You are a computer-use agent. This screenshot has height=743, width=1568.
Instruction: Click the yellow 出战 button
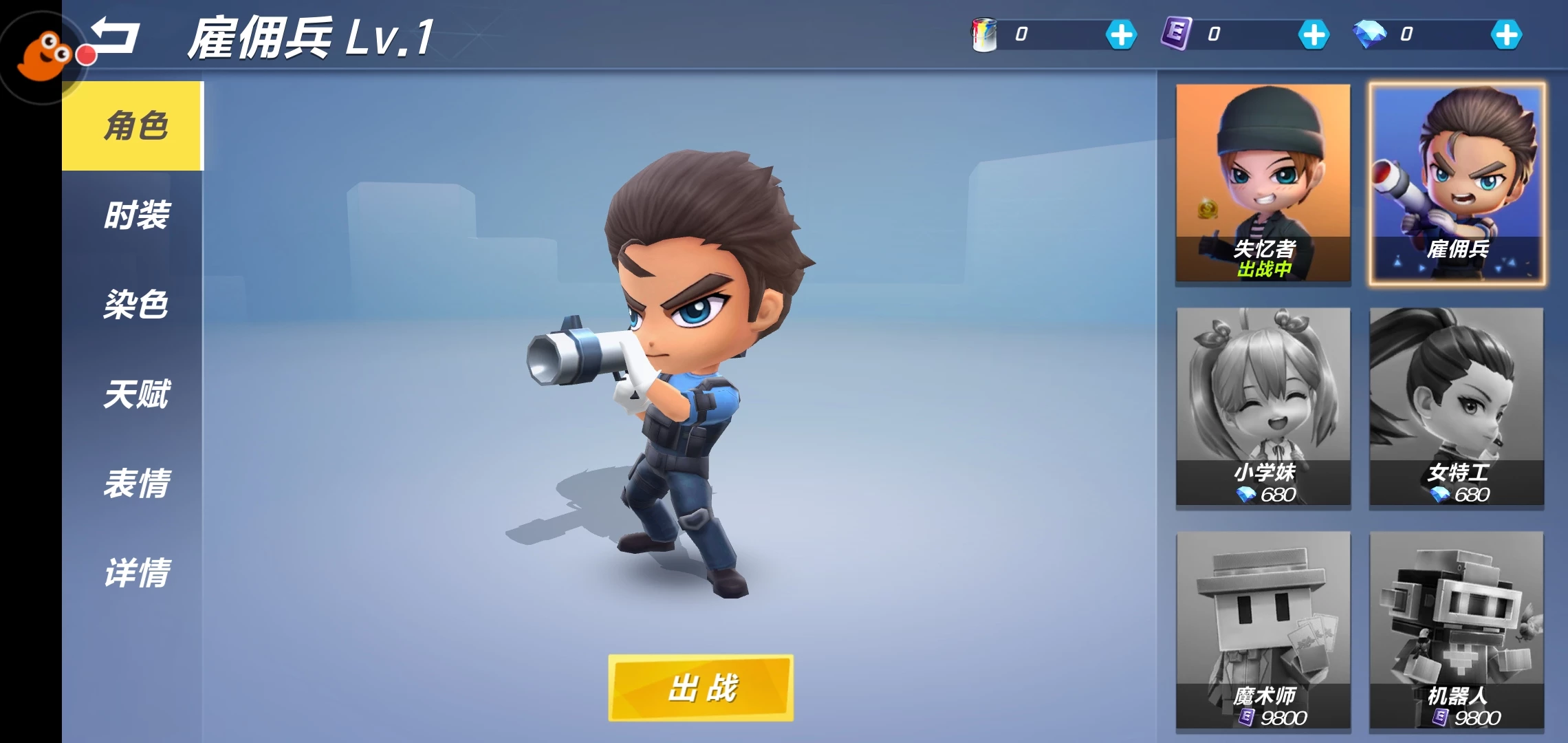[701, 687]
